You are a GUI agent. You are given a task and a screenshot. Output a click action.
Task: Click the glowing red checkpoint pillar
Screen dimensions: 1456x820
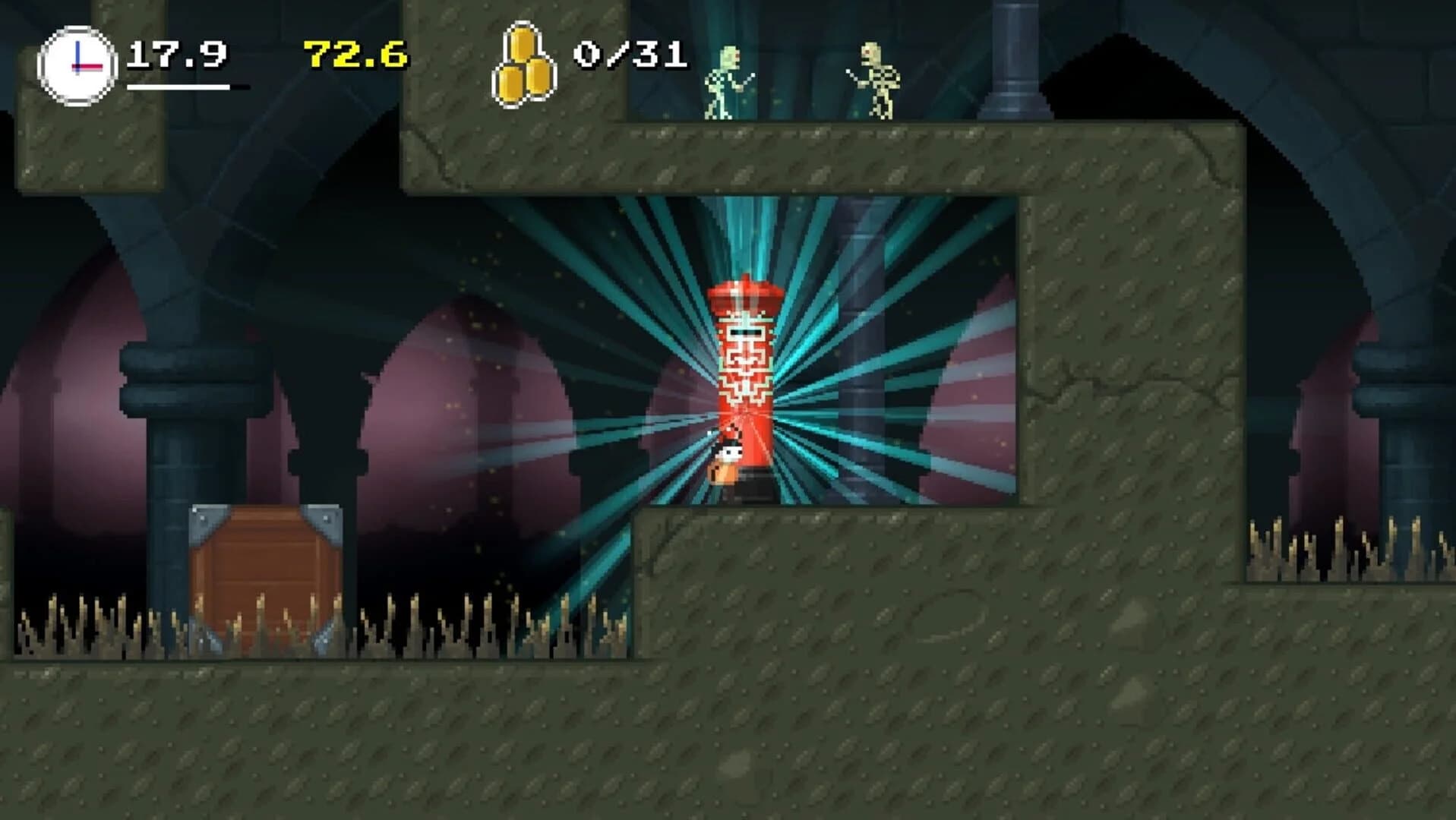(x=743, y=364)
